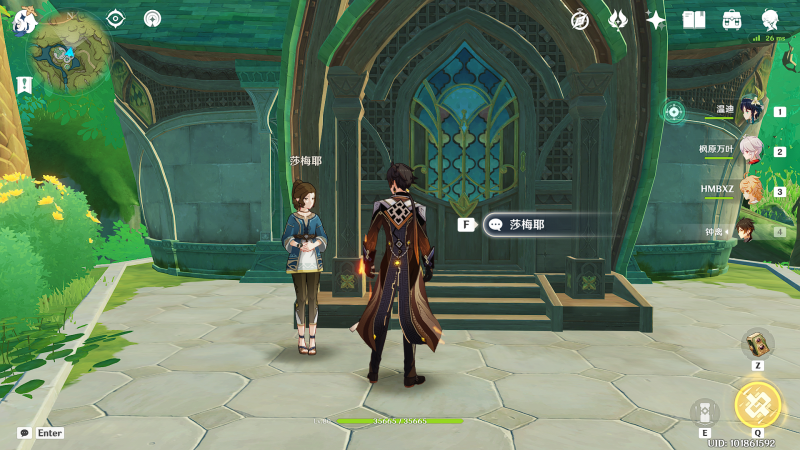This screenshot has width=800, height=450.
Task: Open the compass icon in the top bar
Action: (580, 19)
